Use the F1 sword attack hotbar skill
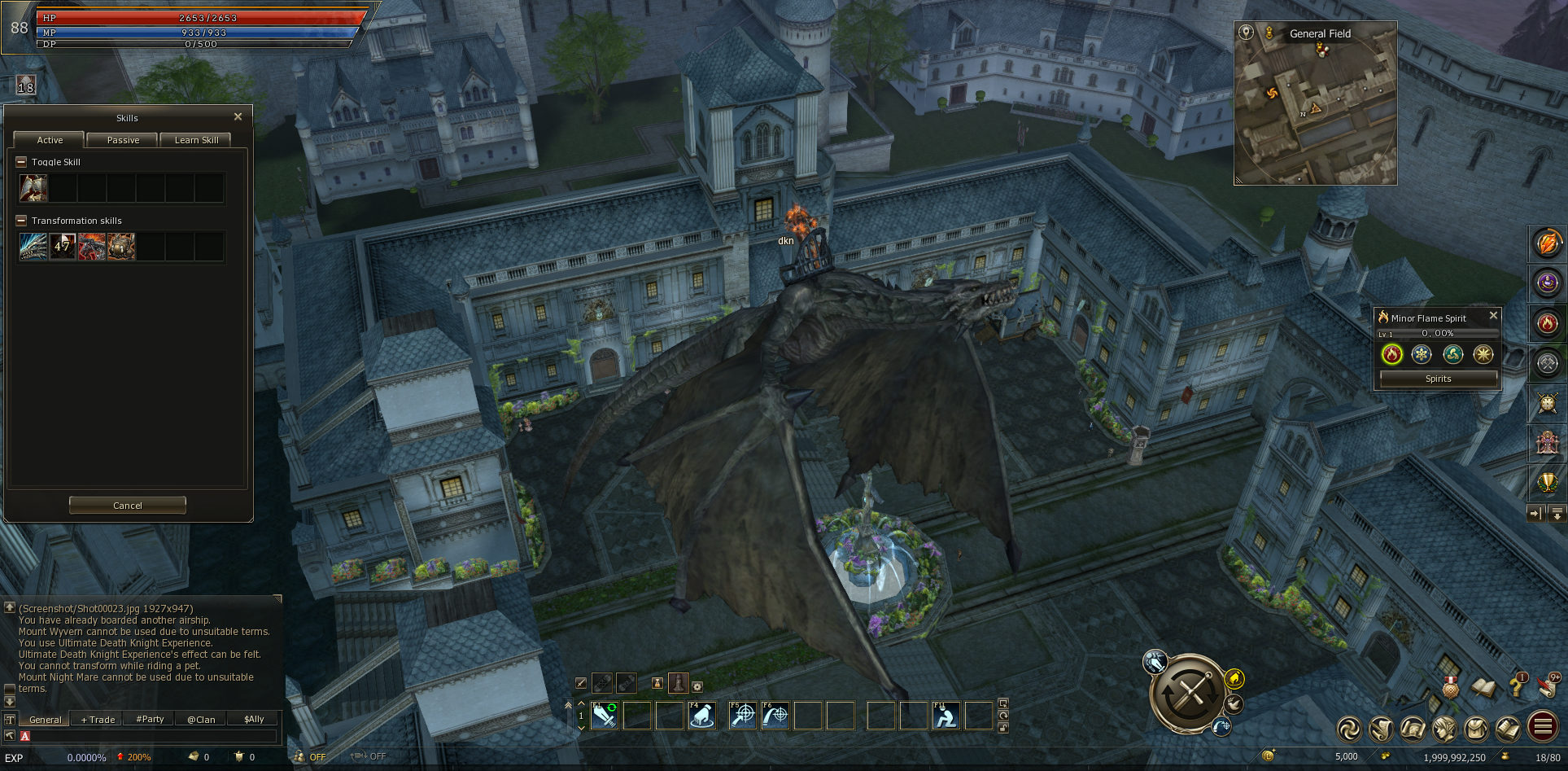The height and width of the screenshot is (771, 1568). pyautogui.click(x=605, y=716)
